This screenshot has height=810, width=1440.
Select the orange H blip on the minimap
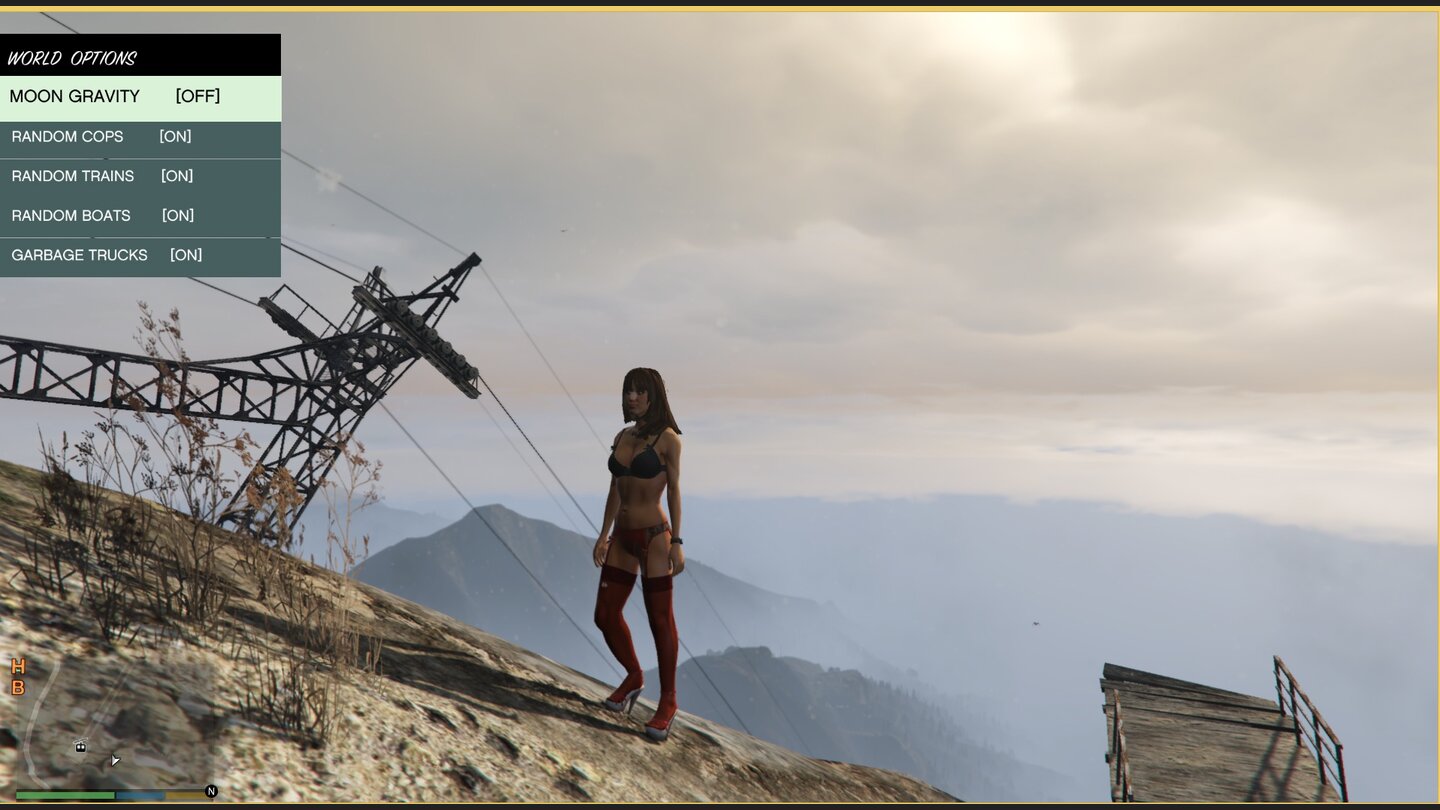click(16, 667)
